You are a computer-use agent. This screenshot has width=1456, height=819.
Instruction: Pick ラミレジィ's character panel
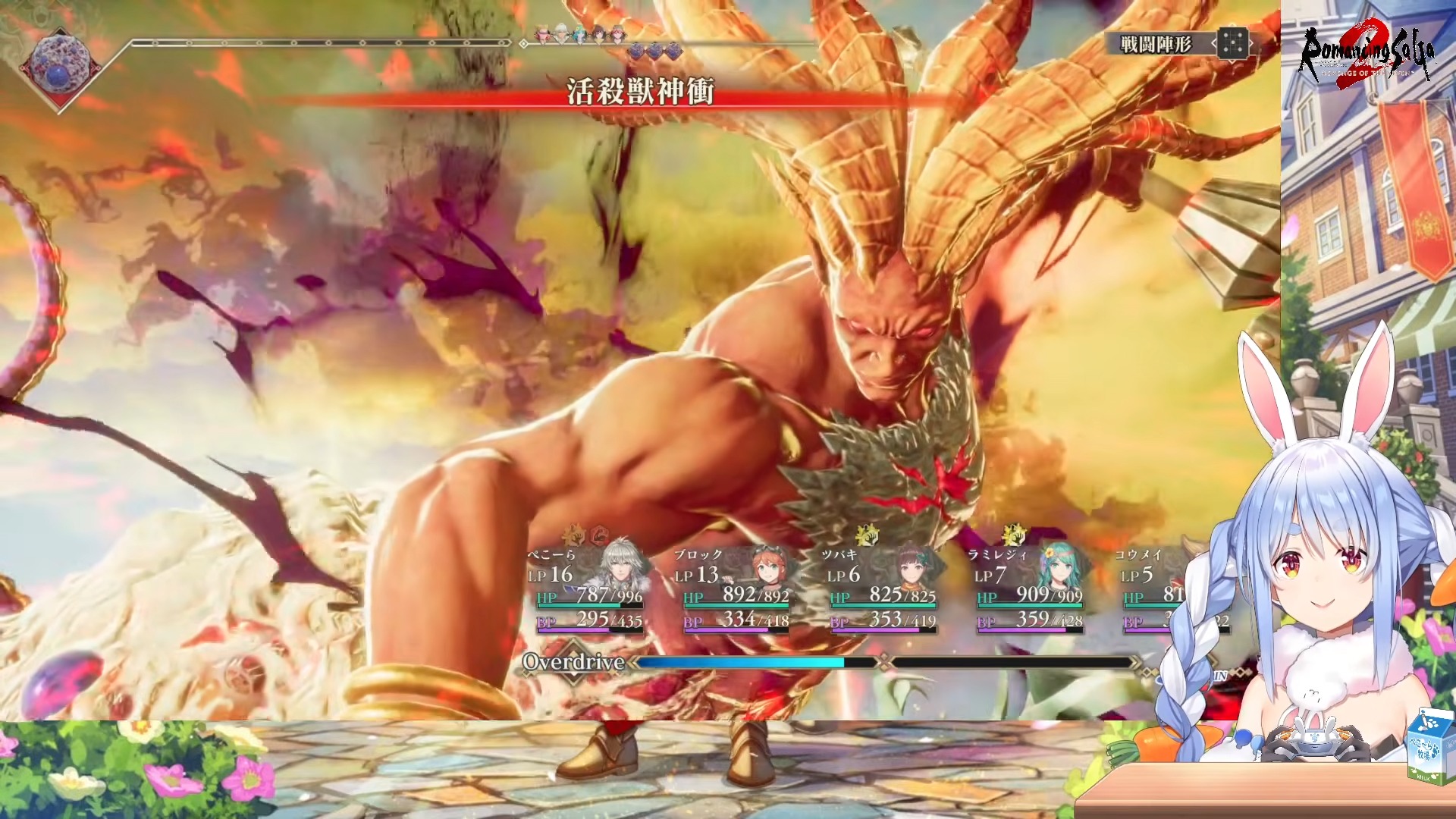point(1029,588)
